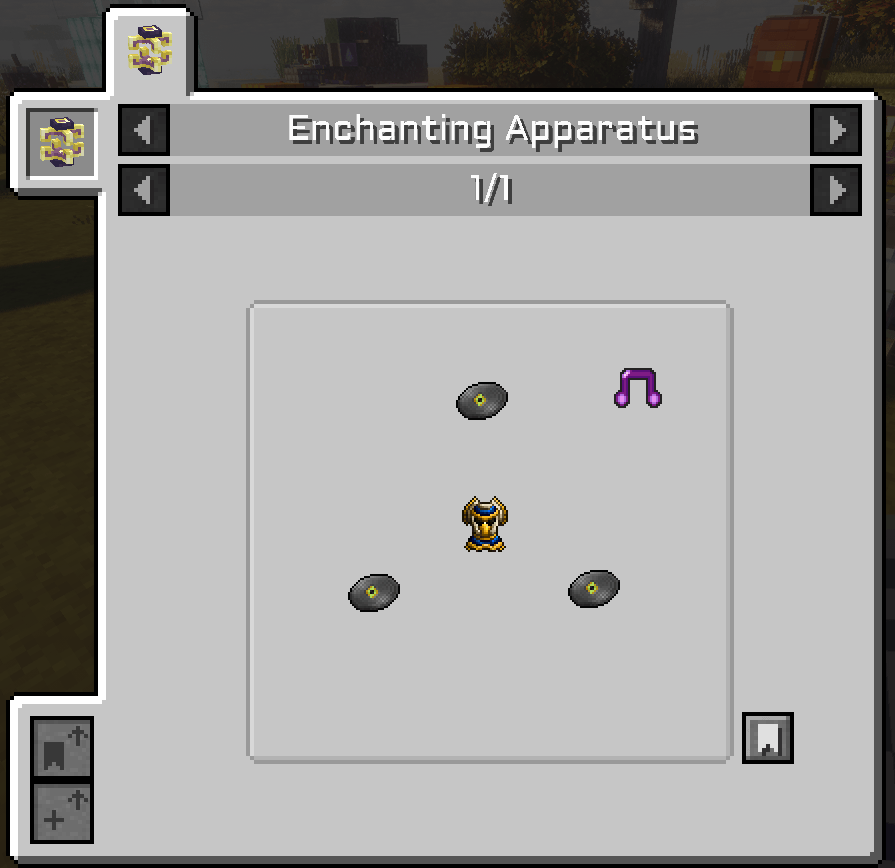
Task: Pick the gold and blue chestplate
Action: coord(484,524)
